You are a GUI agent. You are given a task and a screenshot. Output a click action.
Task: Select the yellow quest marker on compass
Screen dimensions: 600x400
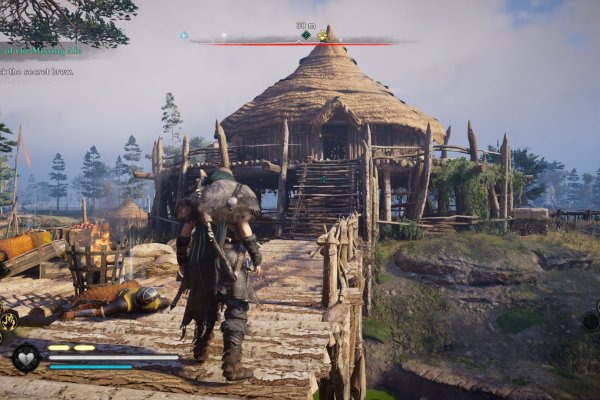(x=322, y=35)
